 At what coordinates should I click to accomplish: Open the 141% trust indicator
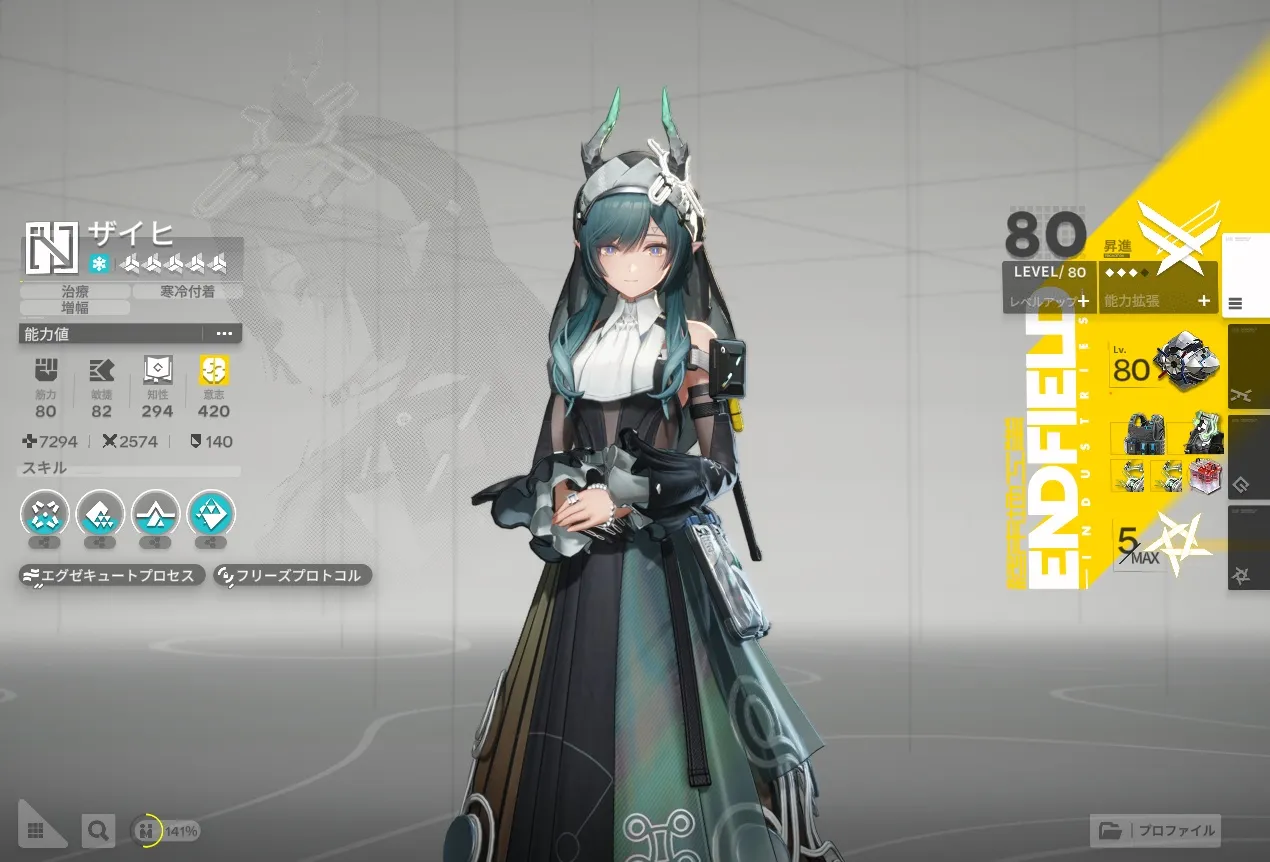(x=166, y=831)
